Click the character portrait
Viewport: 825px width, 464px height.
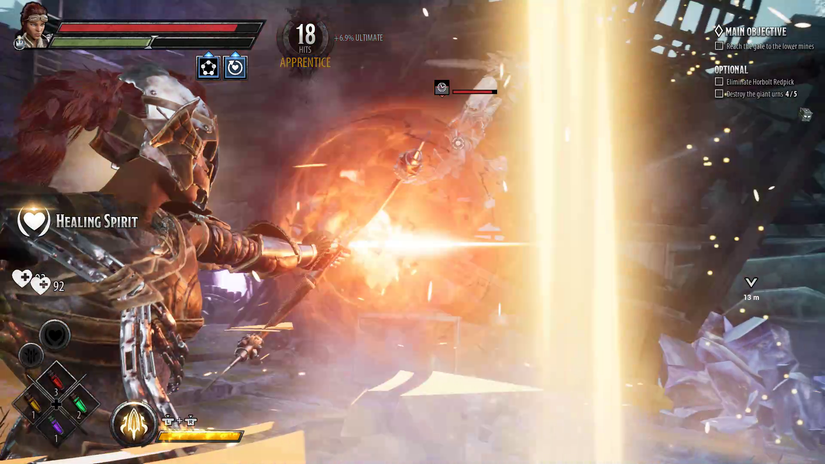30,28
